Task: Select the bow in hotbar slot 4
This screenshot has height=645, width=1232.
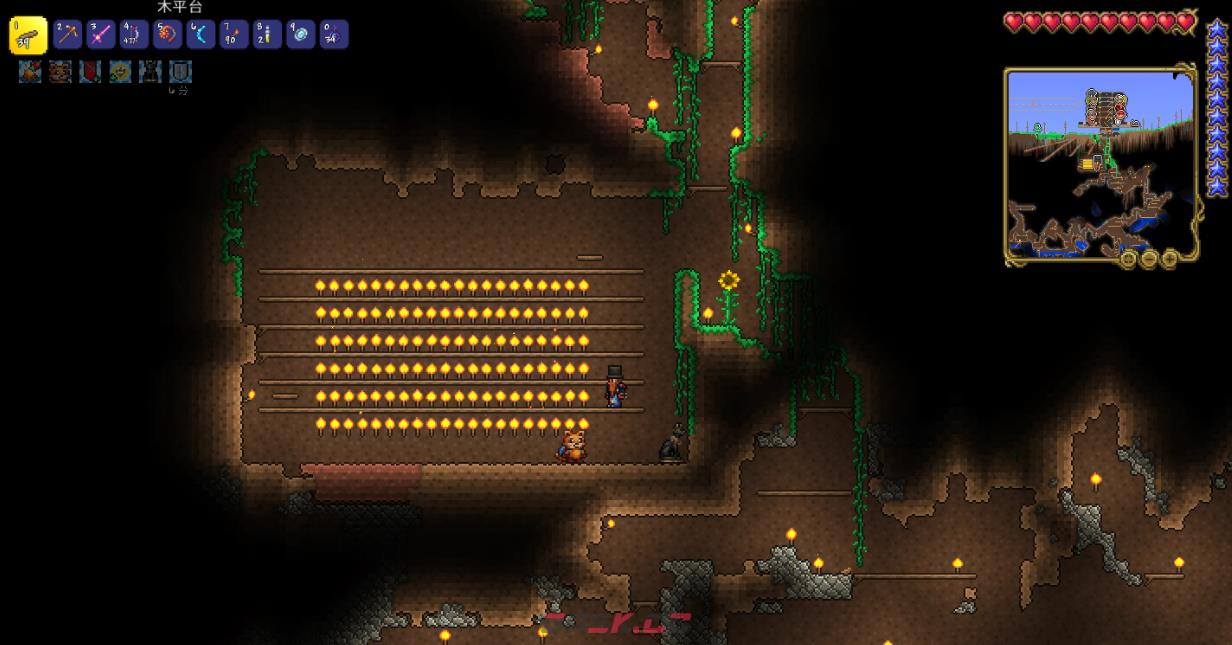Action: pyautogui.click(x=134, y=35)
